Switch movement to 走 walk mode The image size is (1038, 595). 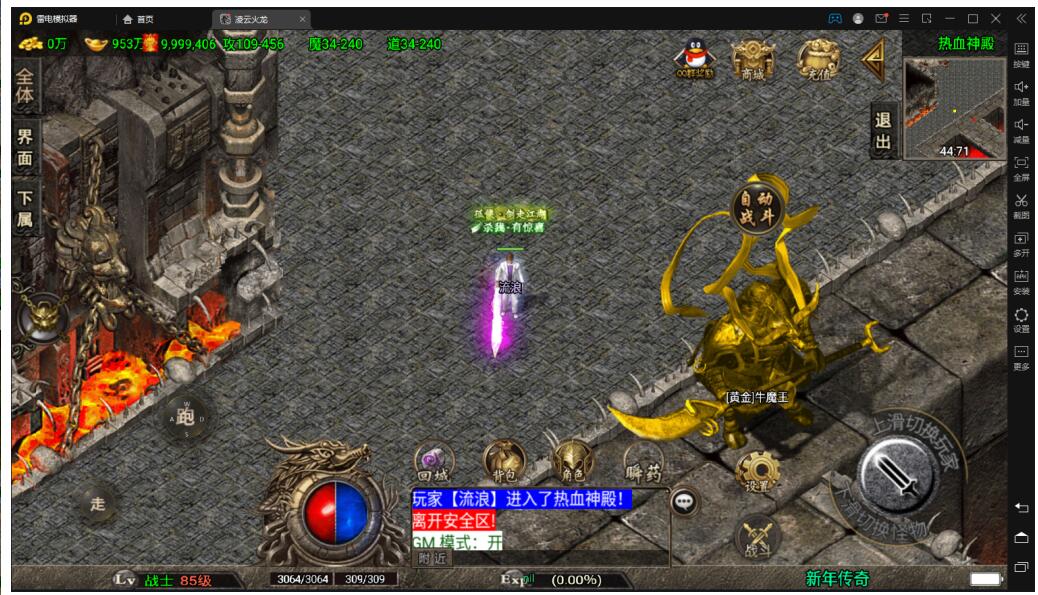(x=97, y=503)
